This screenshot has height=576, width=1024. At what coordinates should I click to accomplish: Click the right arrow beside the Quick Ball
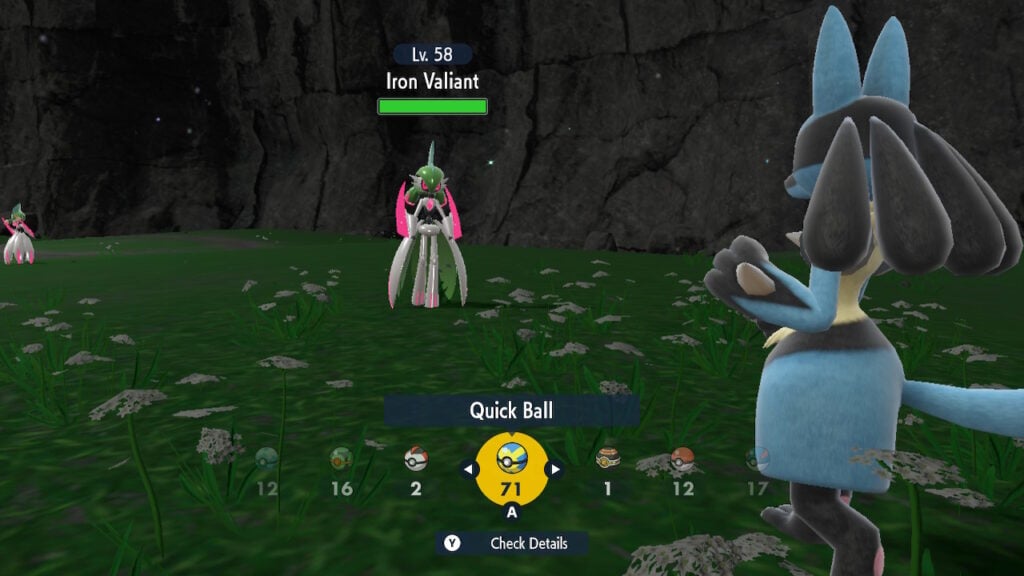click(x=554, y=468)
